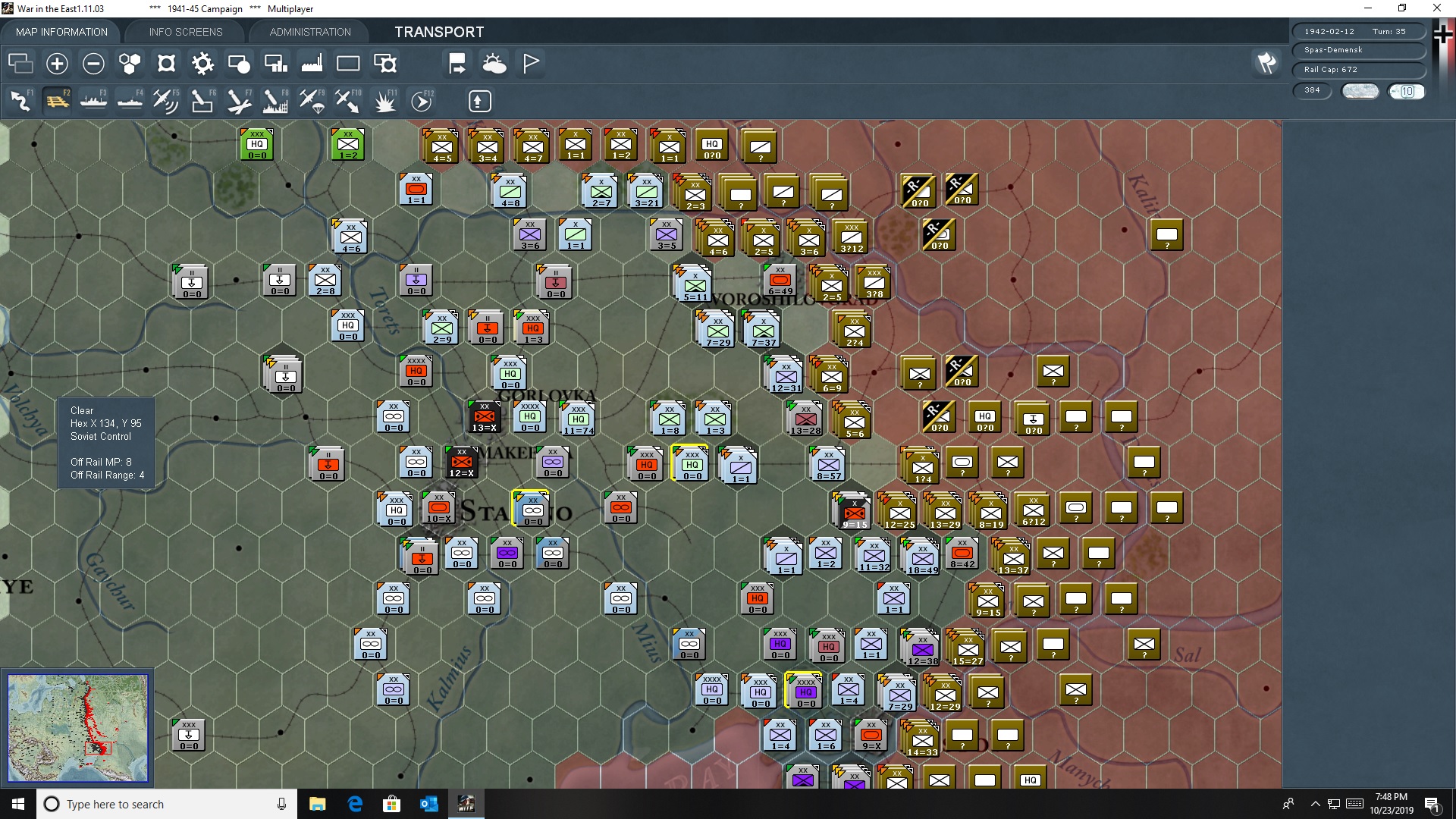Screen dimensions: 1456x819
Task: Open the factory locations display
Action: (x=311, y=64)
